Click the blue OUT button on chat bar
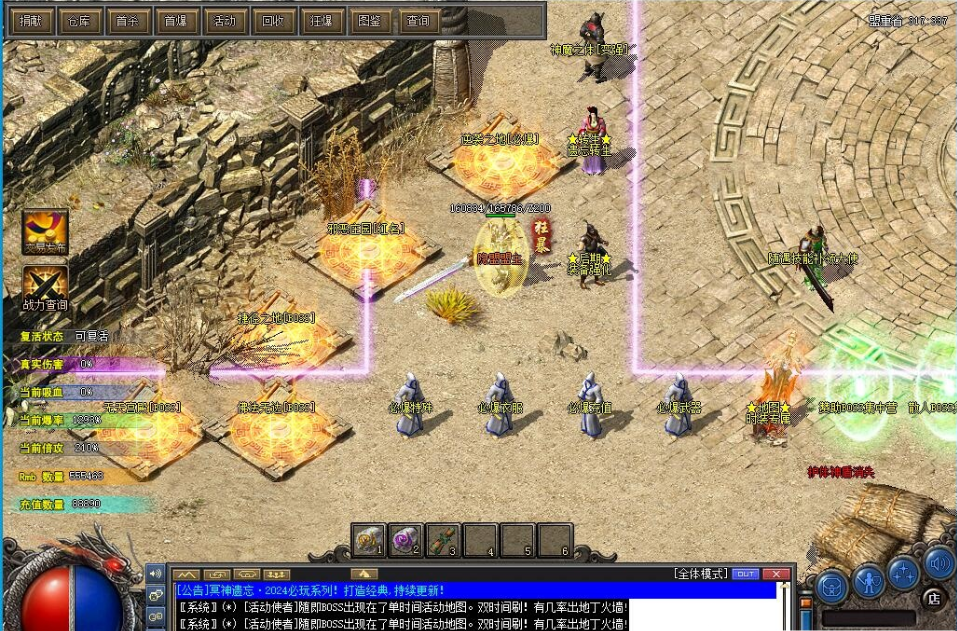Screen dimensions: 957x631 pyautogui.click(x=745, y=574)
